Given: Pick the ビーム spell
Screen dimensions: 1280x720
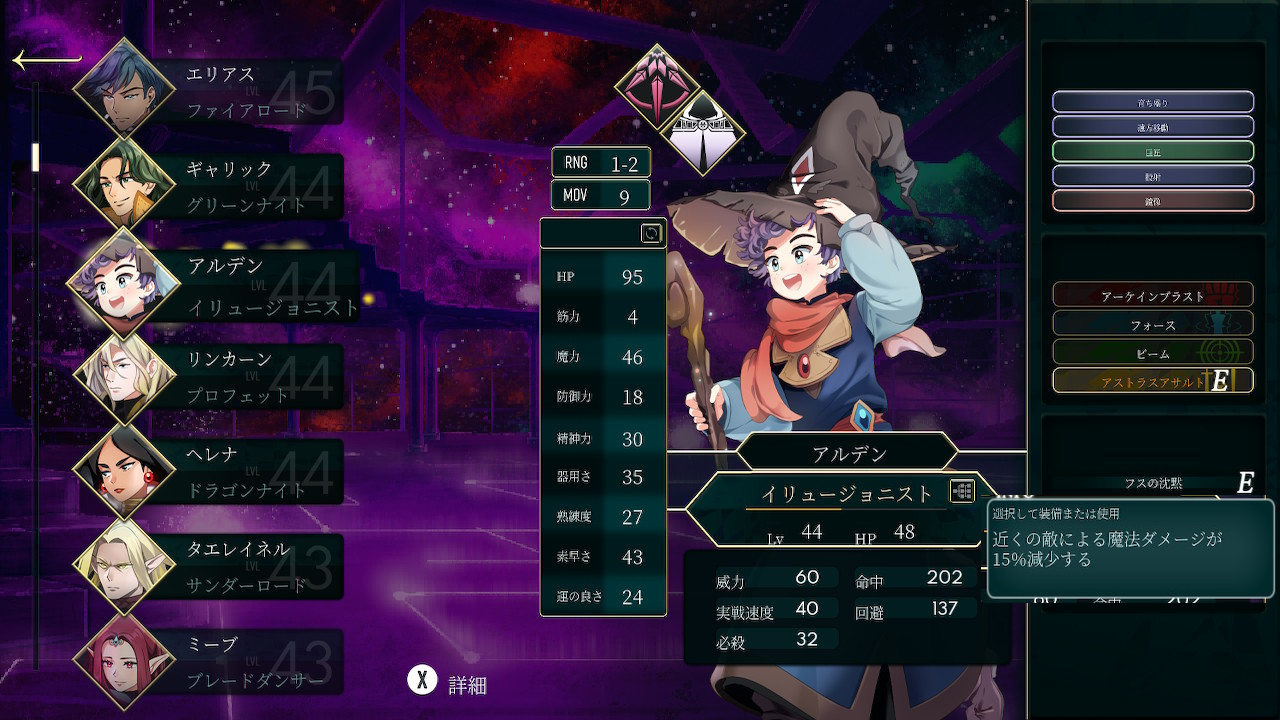Looking at the screenshot, I should click(1152, 352).
